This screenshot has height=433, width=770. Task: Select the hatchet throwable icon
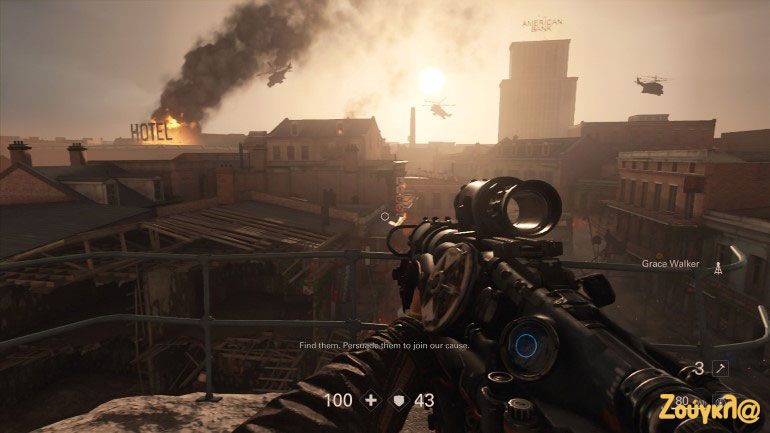click(719, 369)
